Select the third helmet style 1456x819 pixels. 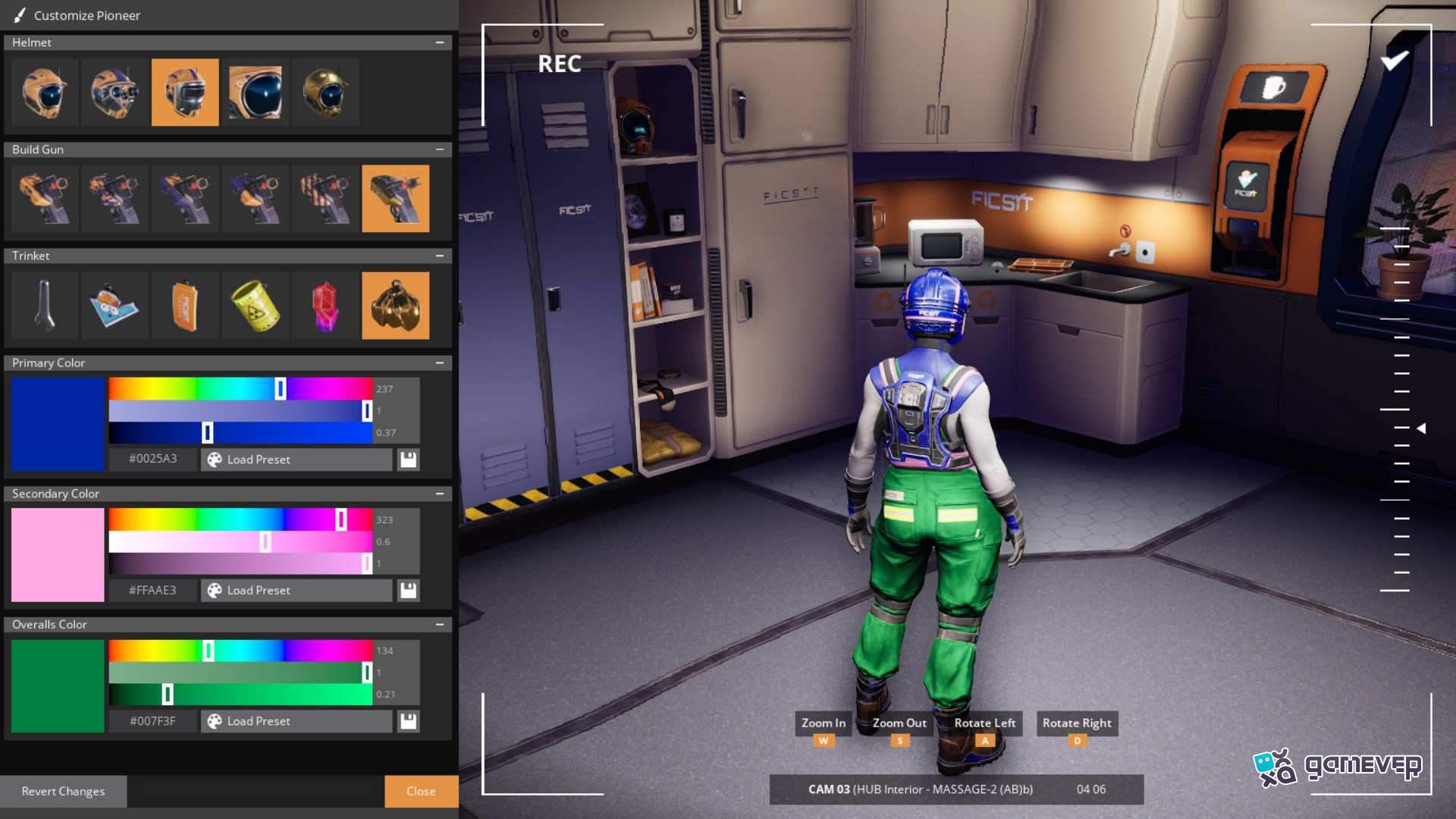pos(185,93)
